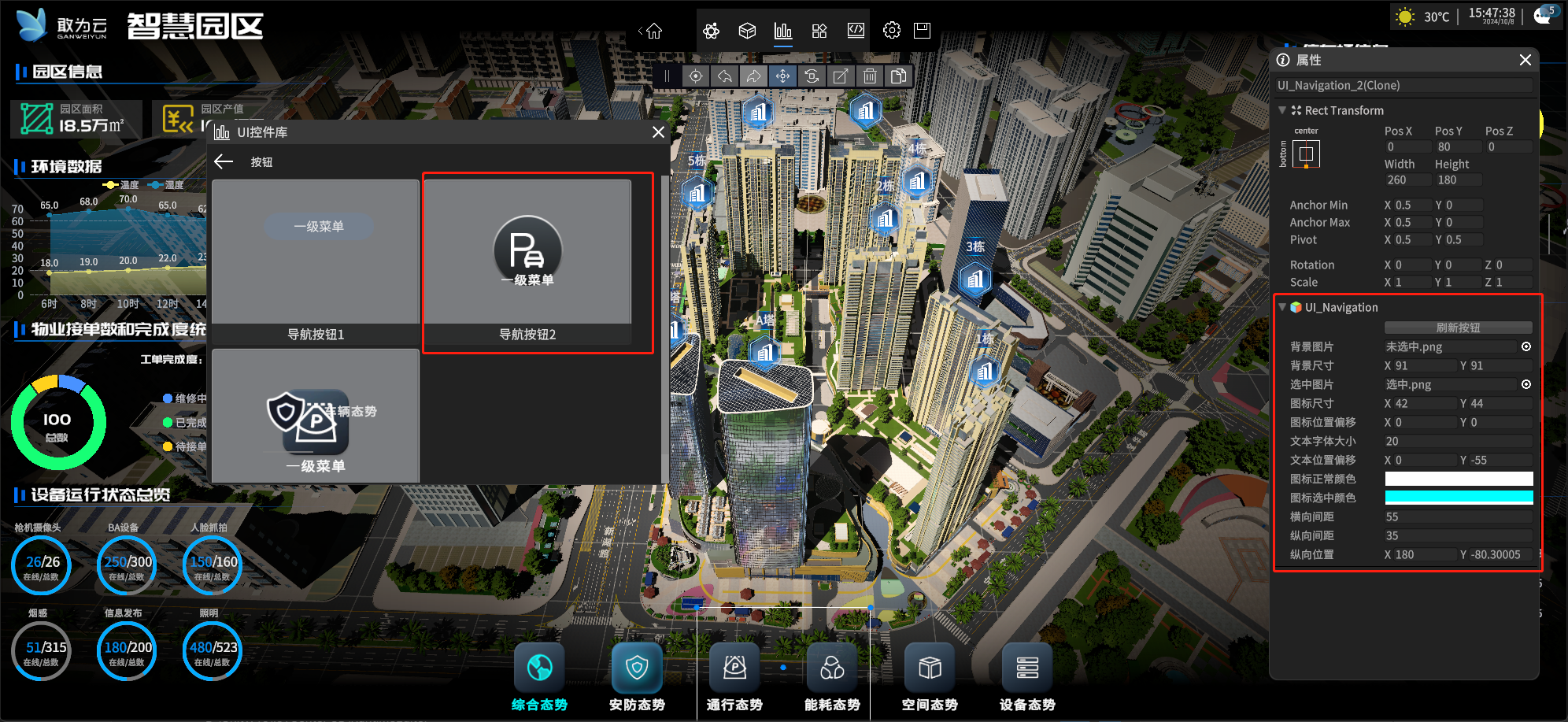Close the 属性 properties panel
1568x722 pixels.
pos(1525,60)
